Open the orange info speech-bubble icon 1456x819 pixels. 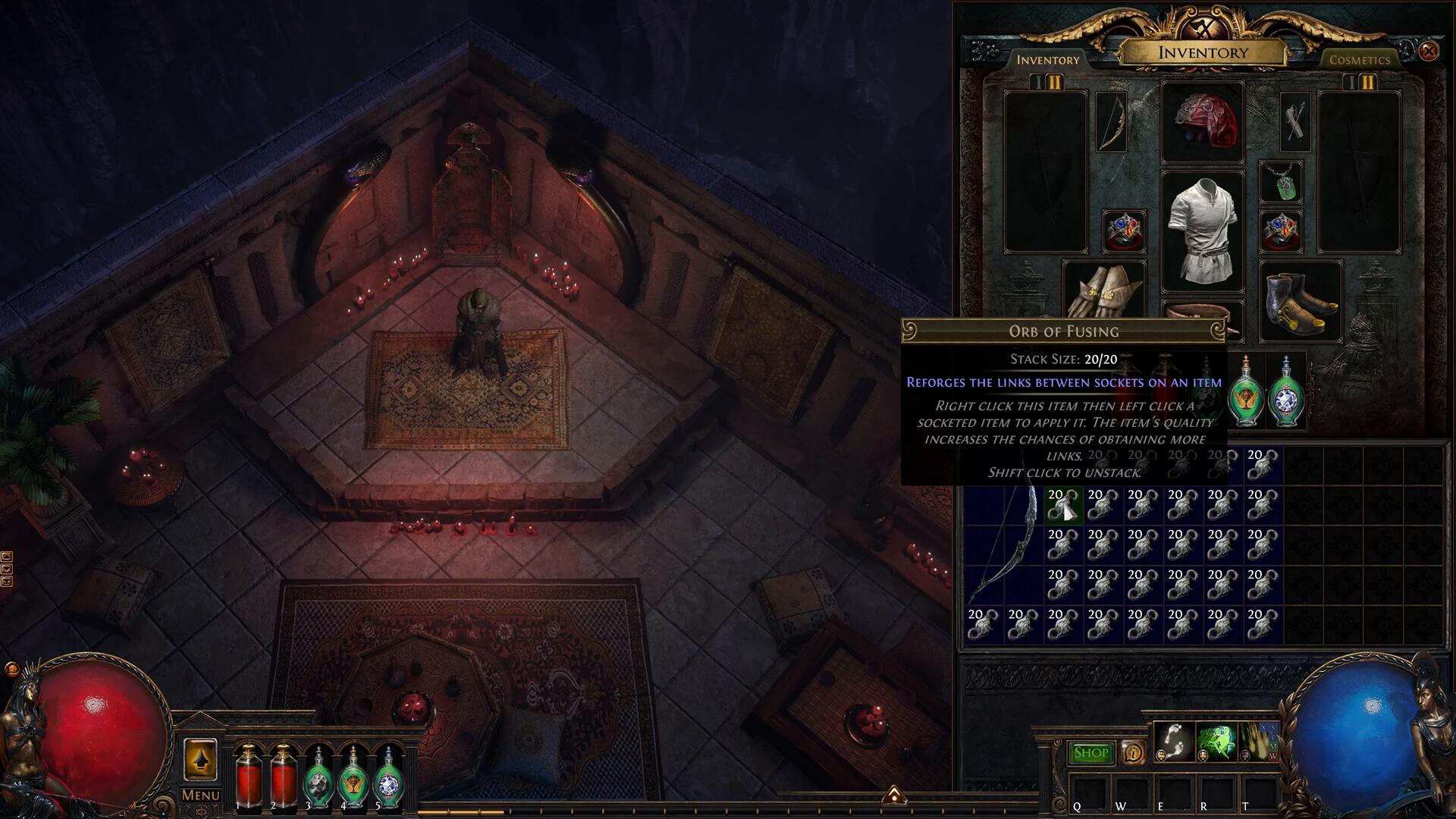[x=1133, y=753]
